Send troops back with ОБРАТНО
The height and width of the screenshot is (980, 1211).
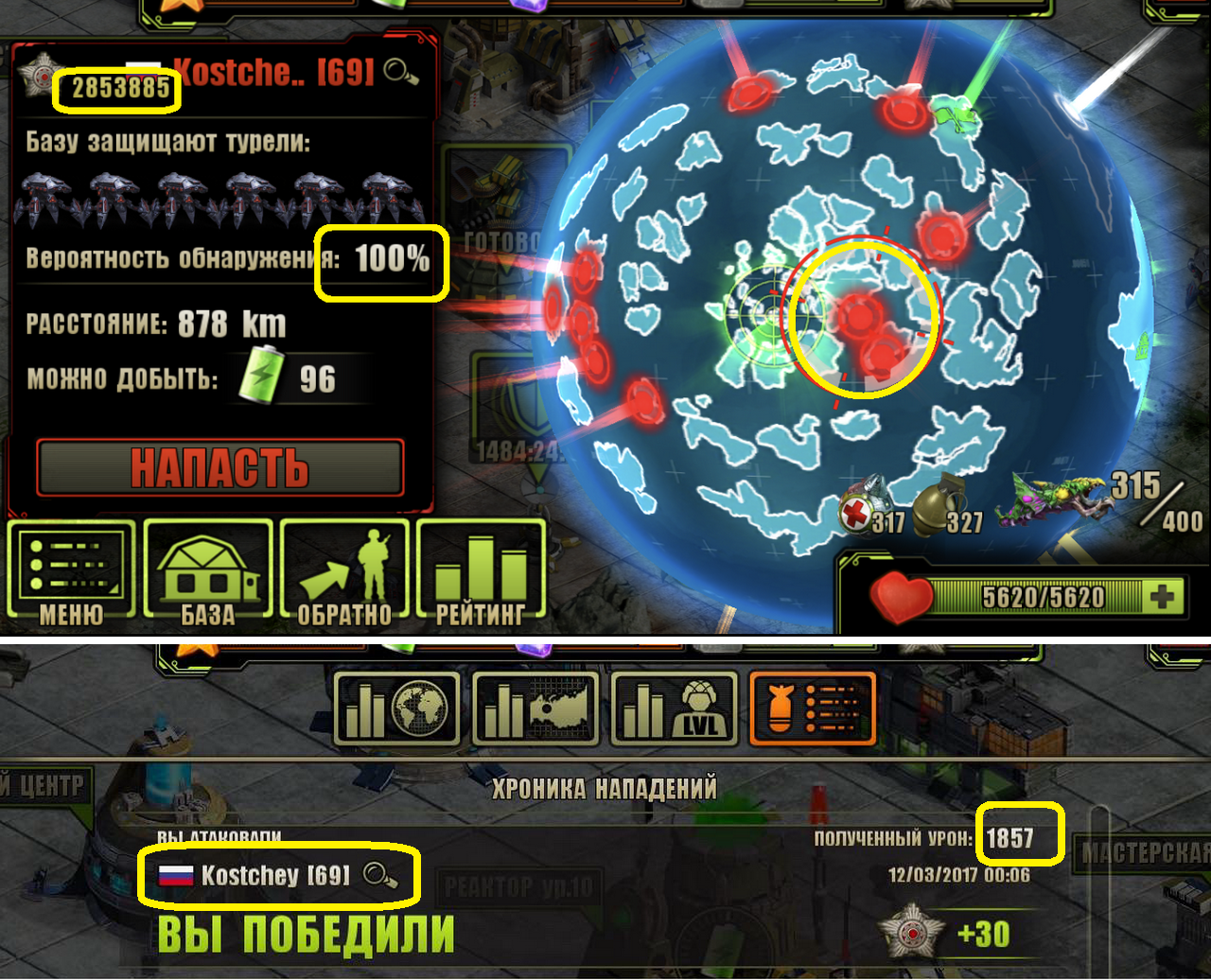point(344,570)
